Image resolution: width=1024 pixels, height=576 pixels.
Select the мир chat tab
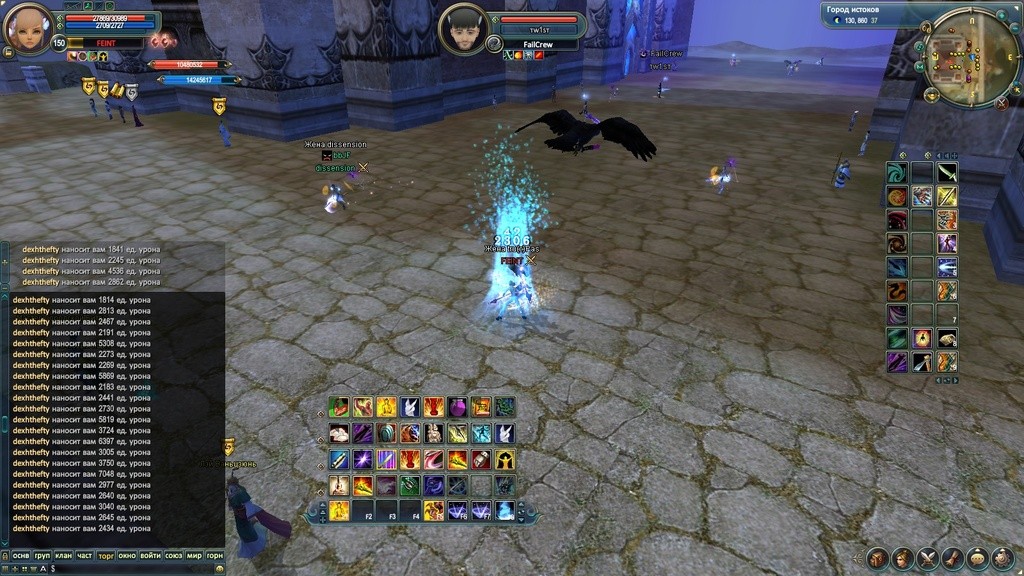point(194,555)
